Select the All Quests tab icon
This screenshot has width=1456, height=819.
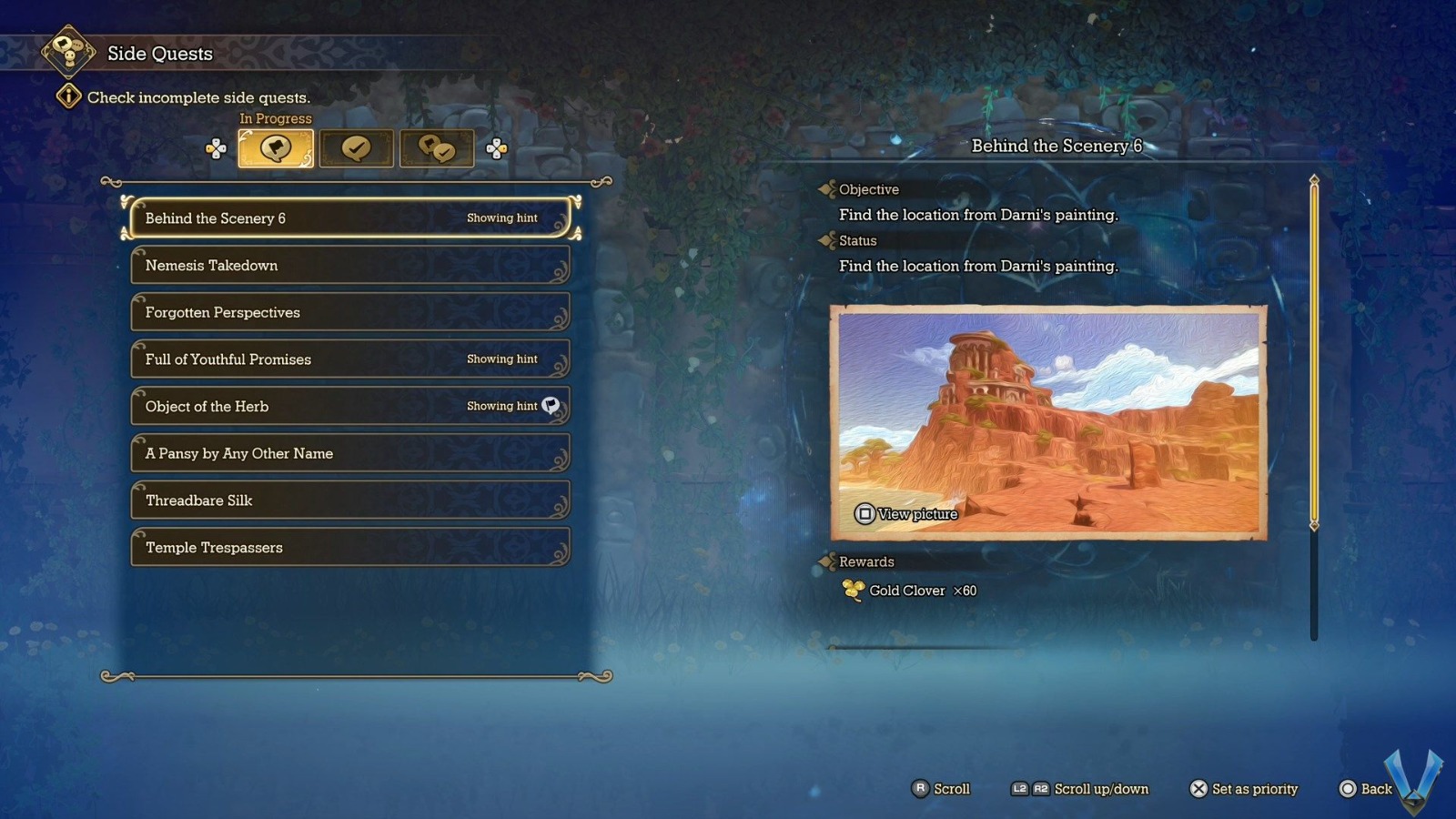click(x=438, y=147)
